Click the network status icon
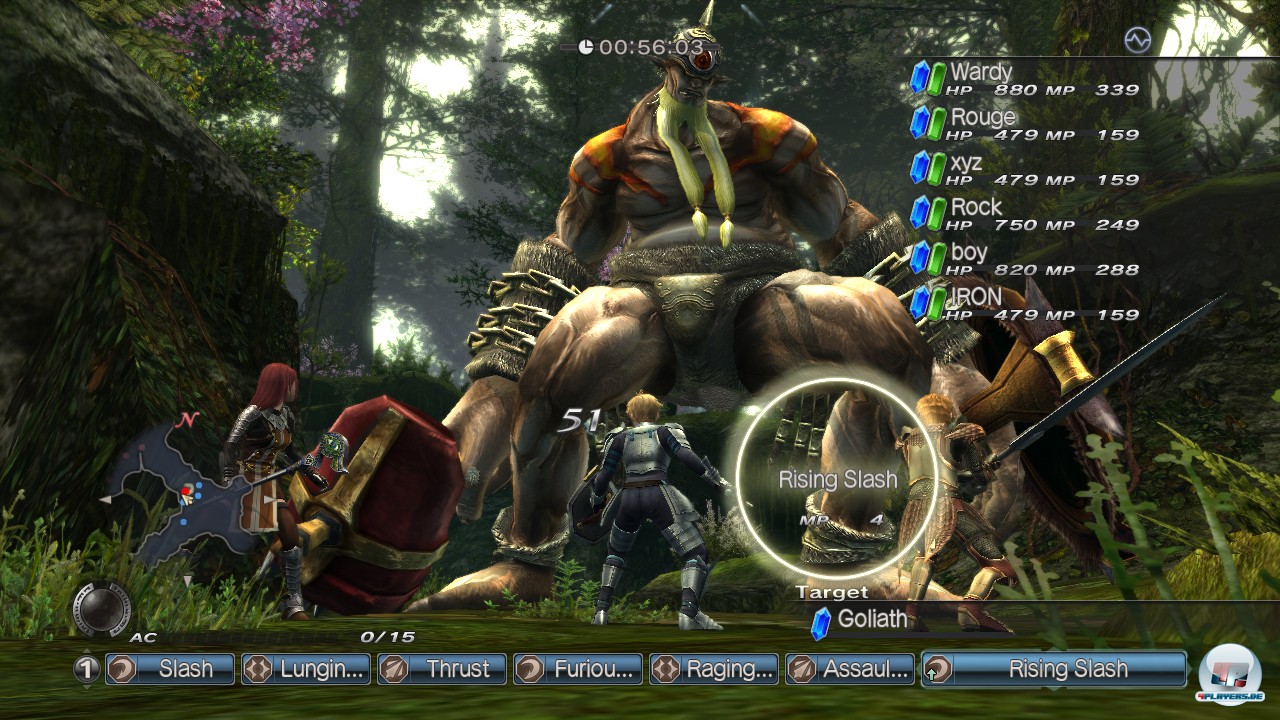Viewport: 1280px width, 720px height. [1137, 40]
